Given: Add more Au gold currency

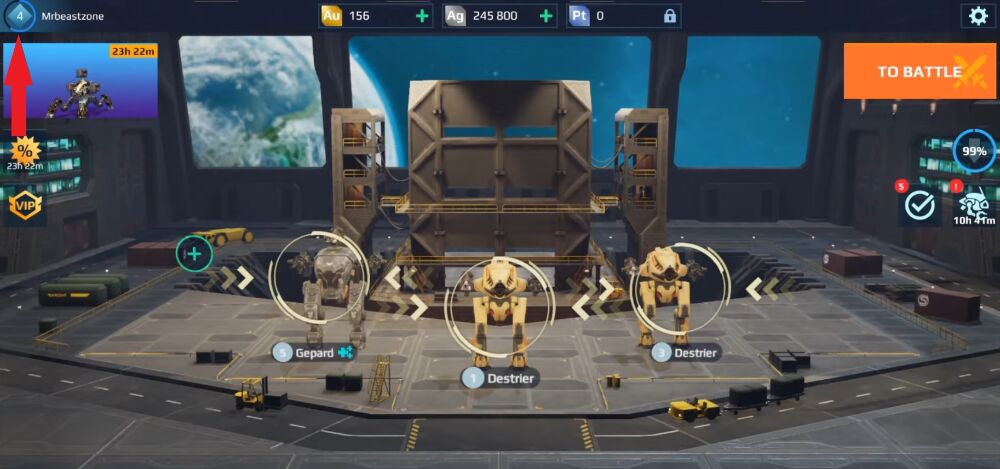Looking at the screenshot, I should [x=421, y=16].
